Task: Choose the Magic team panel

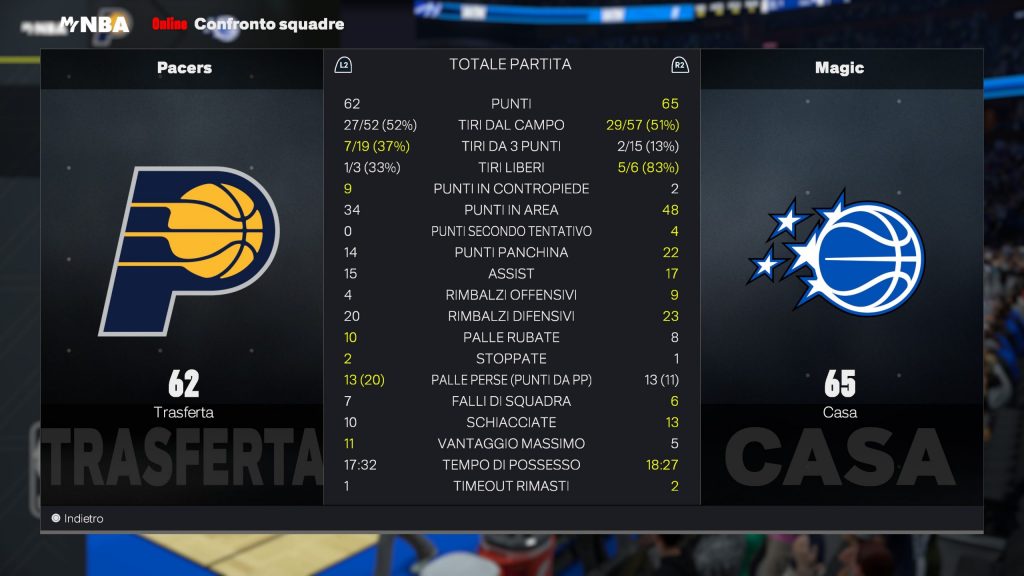Action: [839, 250]
